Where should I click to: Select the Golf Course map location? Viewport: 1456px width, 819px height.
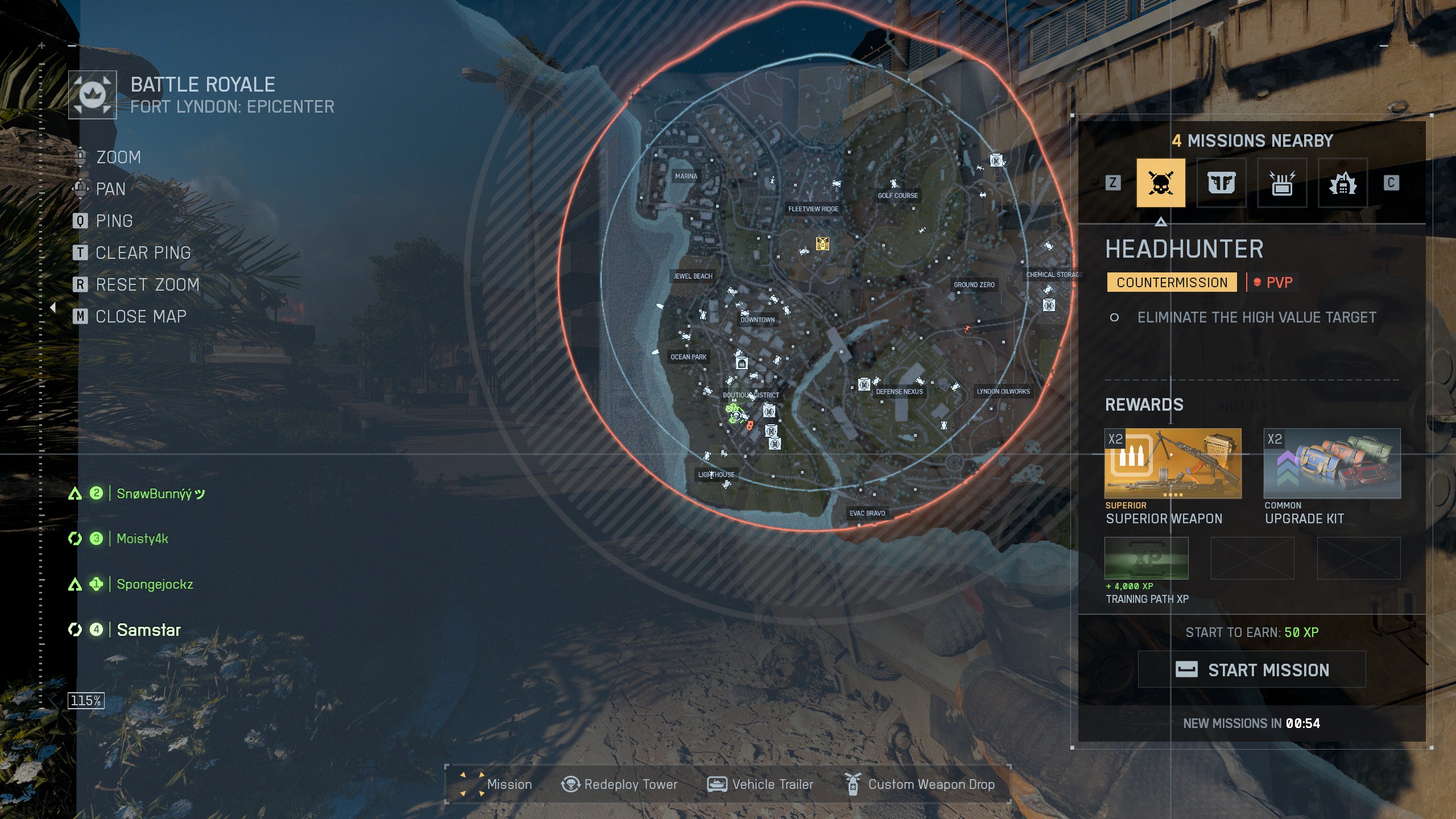click(897, 196)
